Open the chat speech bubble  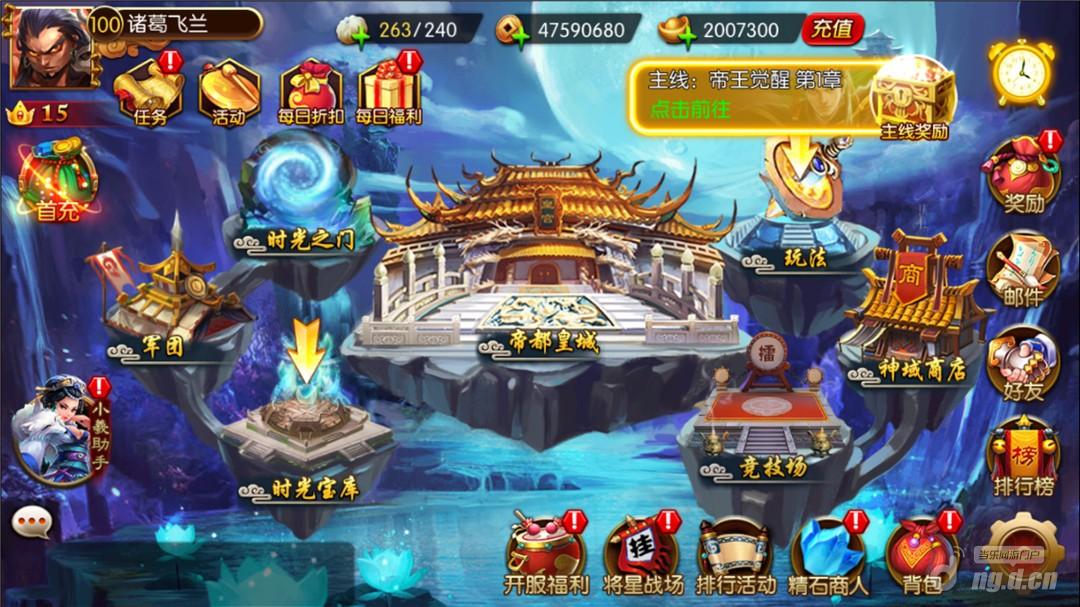(32, 521)
